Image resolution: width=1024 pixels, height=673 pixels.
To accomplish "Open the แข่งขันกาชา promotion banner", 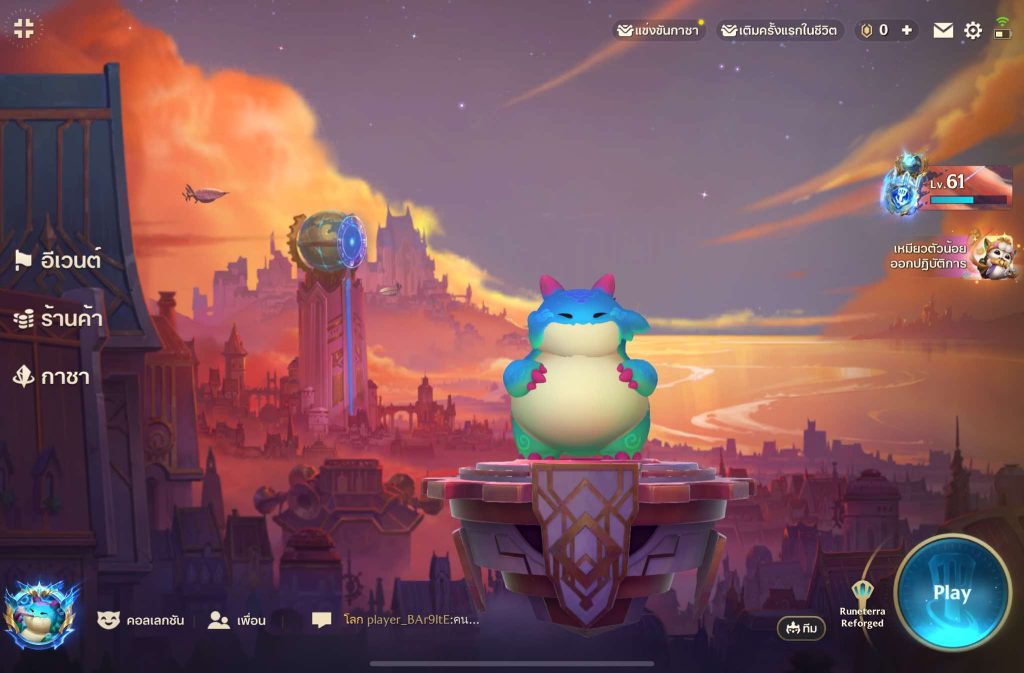I will 659,30.
